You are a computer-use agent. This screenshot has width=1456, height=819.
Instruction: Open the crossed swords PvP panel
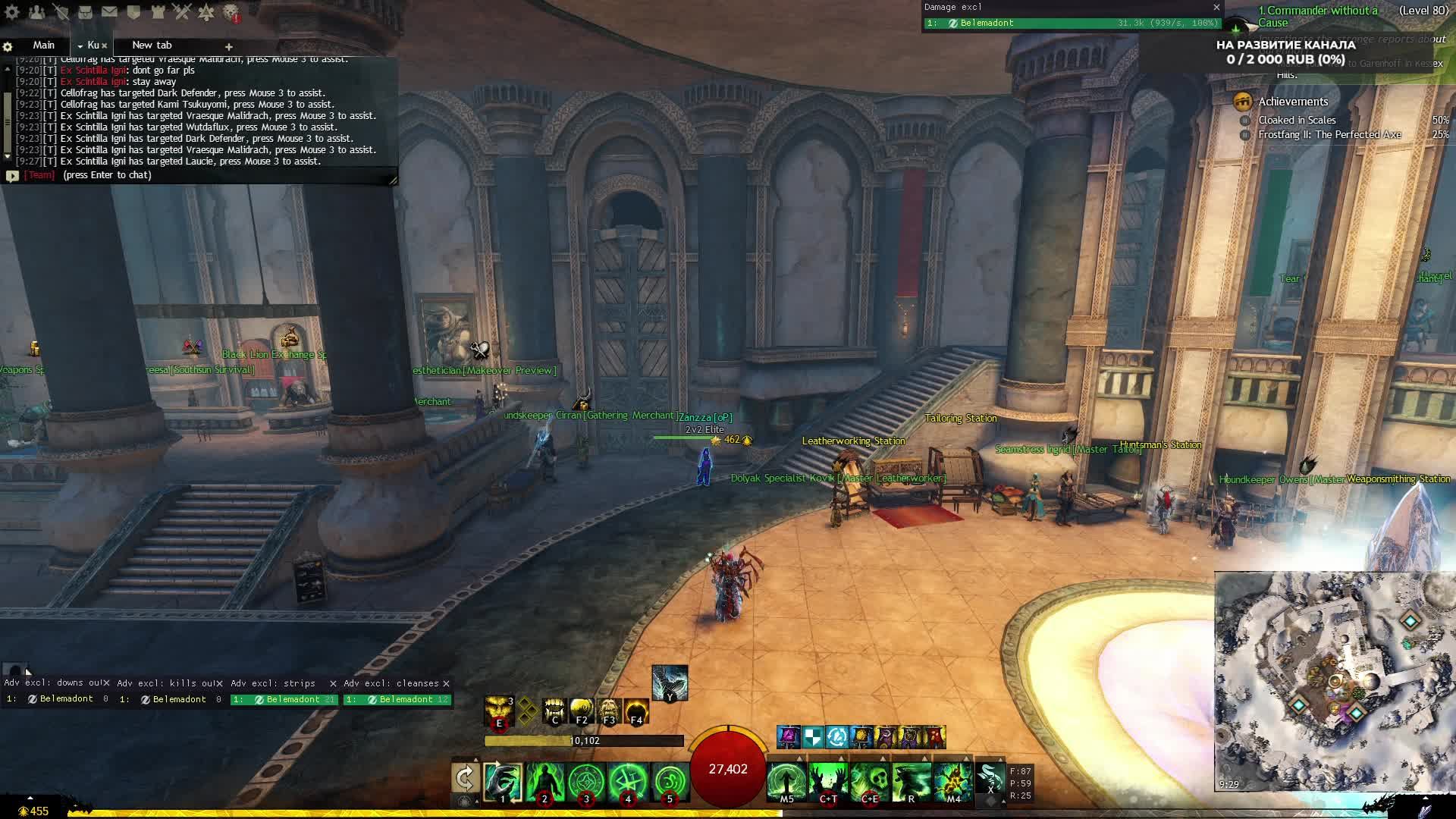point(182,12)
